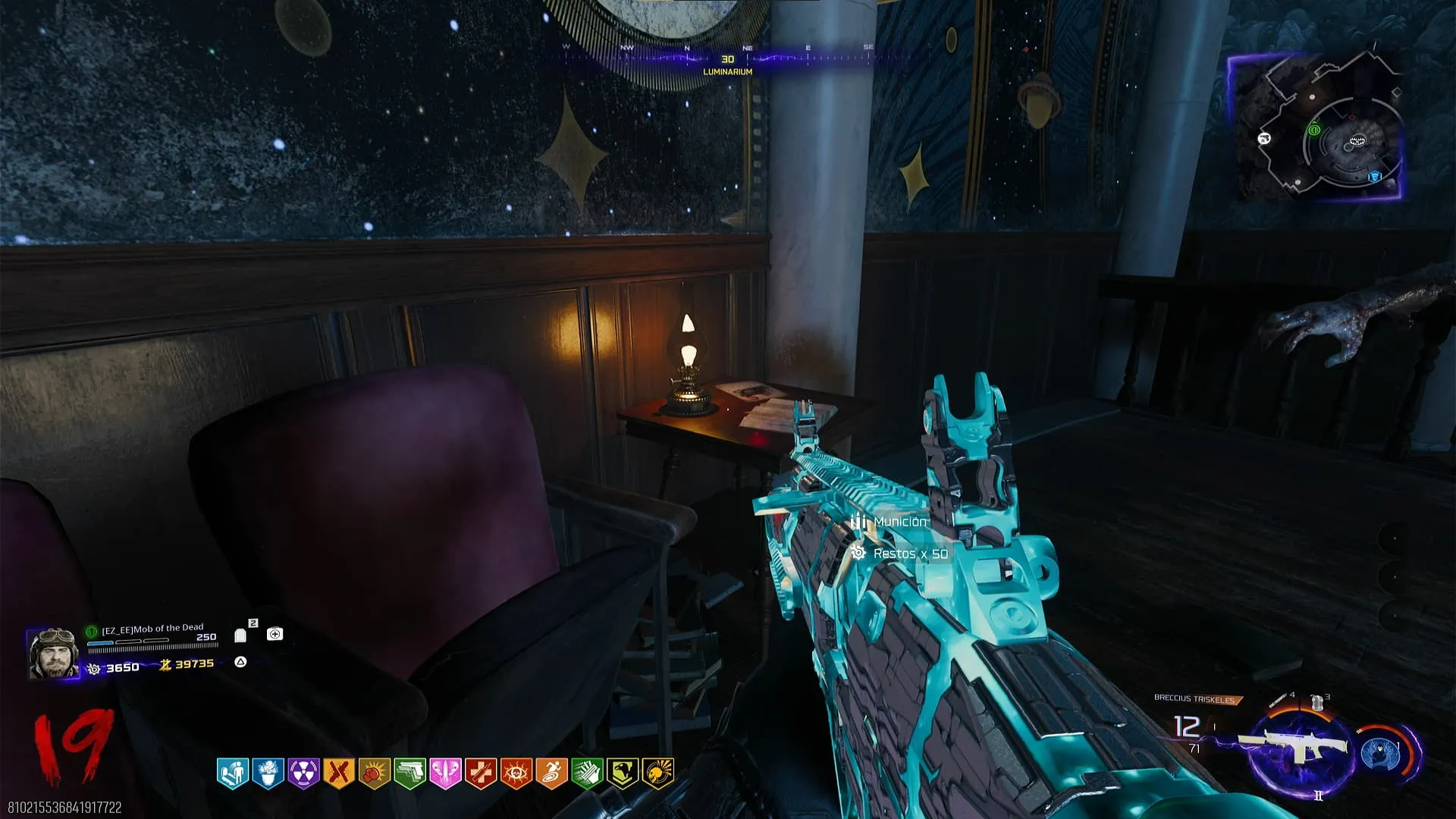Select the orange running figure perk icon
The width and height of the screenshot is (1456, 819).
tap(551, 773)
